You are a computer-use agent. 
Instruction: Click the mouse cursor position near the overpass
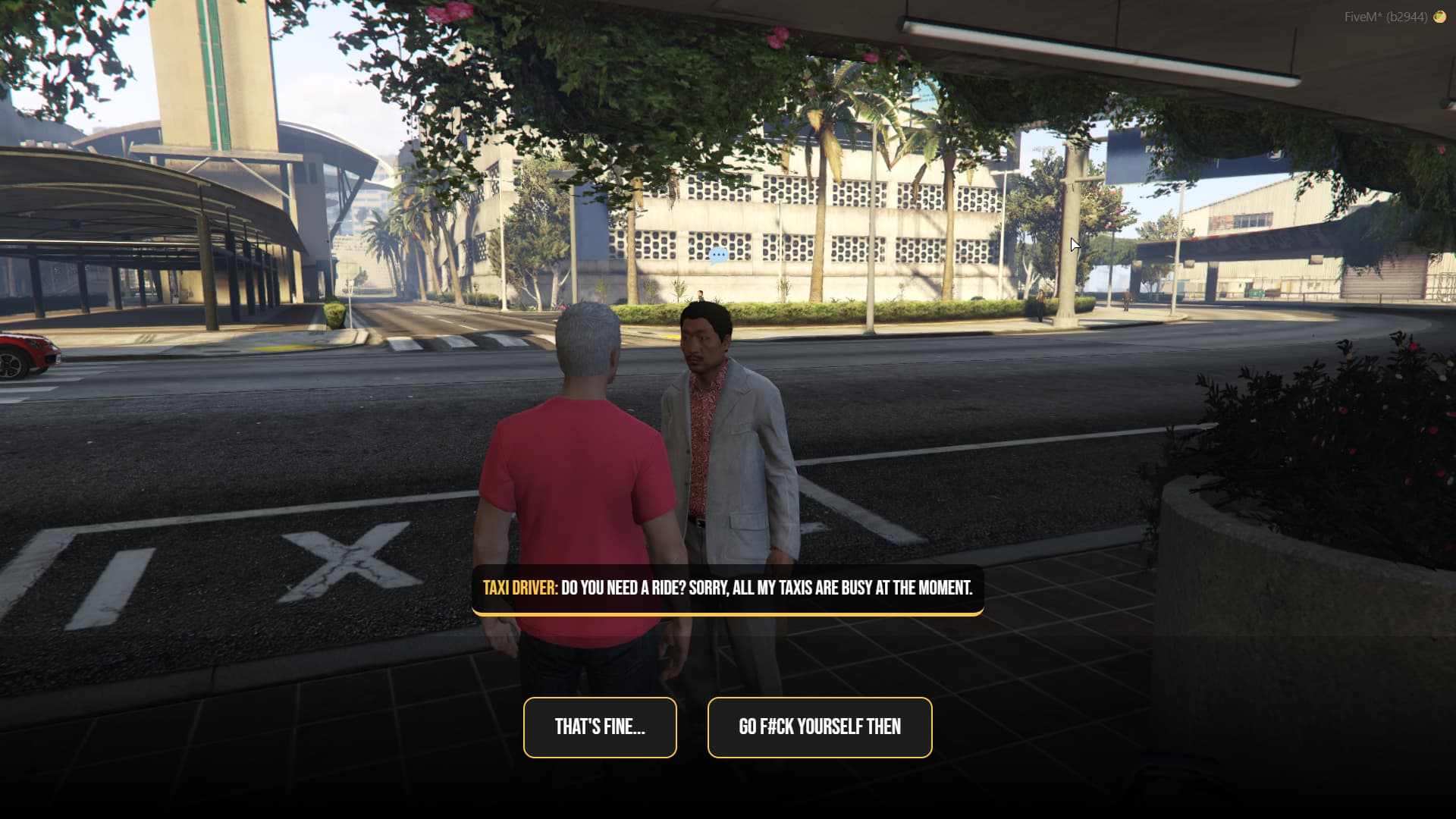[1074, 244]
